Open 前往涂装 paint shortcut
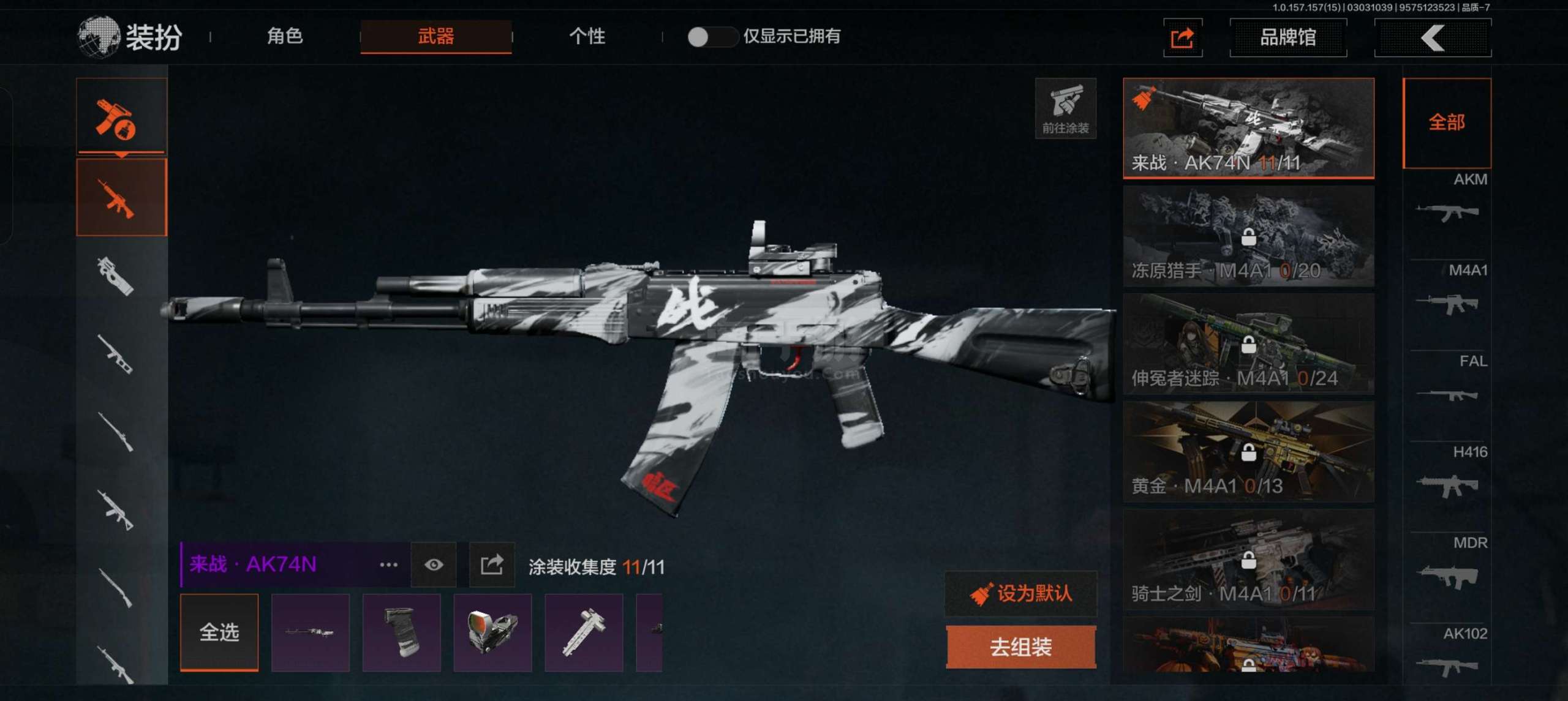Viewport: 1568px width, 701px height. pyautogui.click(x=1065, y=108)
